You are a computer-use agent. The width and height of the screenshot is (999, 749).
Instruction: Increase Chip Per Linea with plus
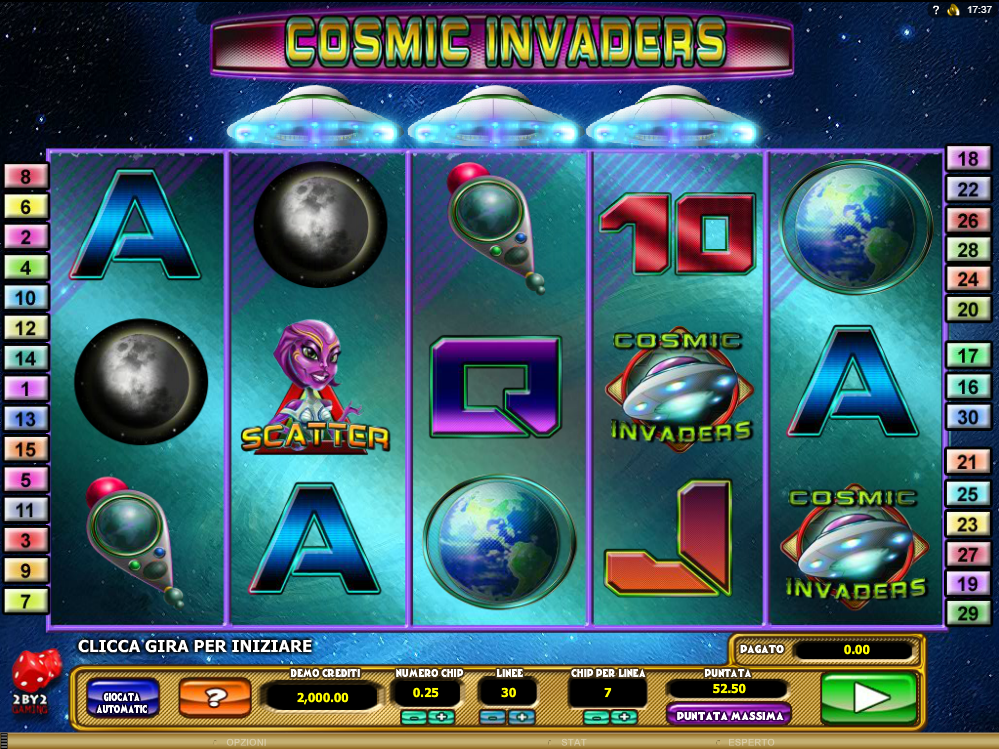[624, 717]
